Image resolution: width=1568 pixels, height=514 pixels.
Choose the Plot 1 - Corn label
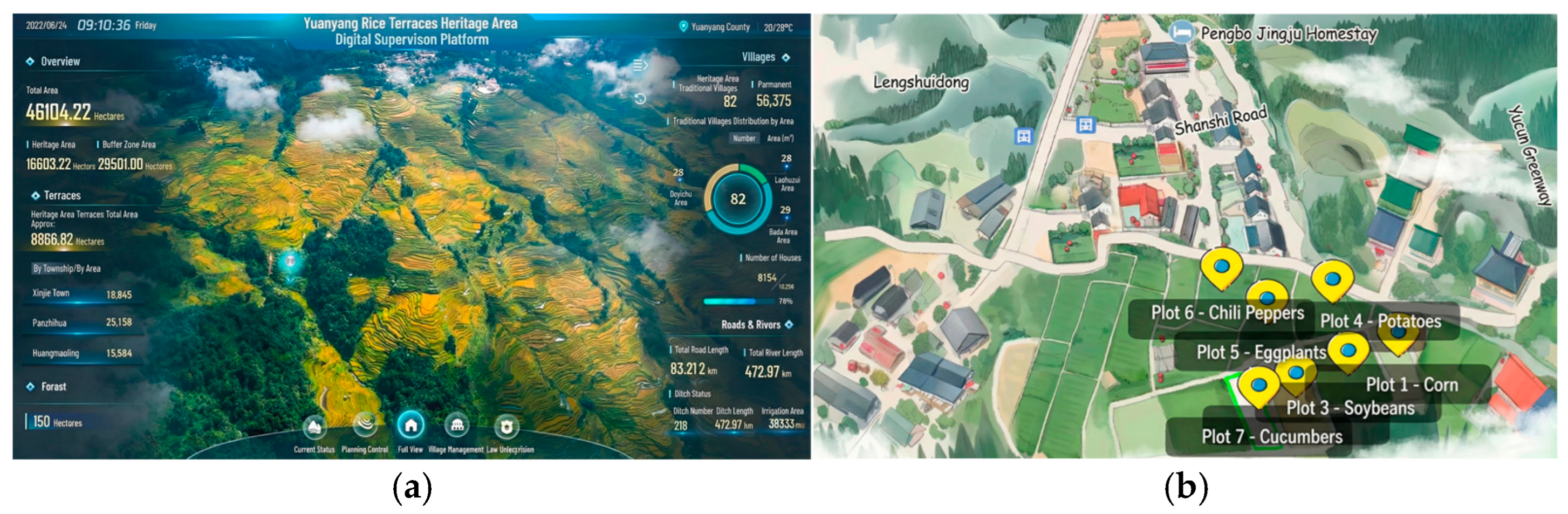pyautogui.click(x=1412, y=385)
